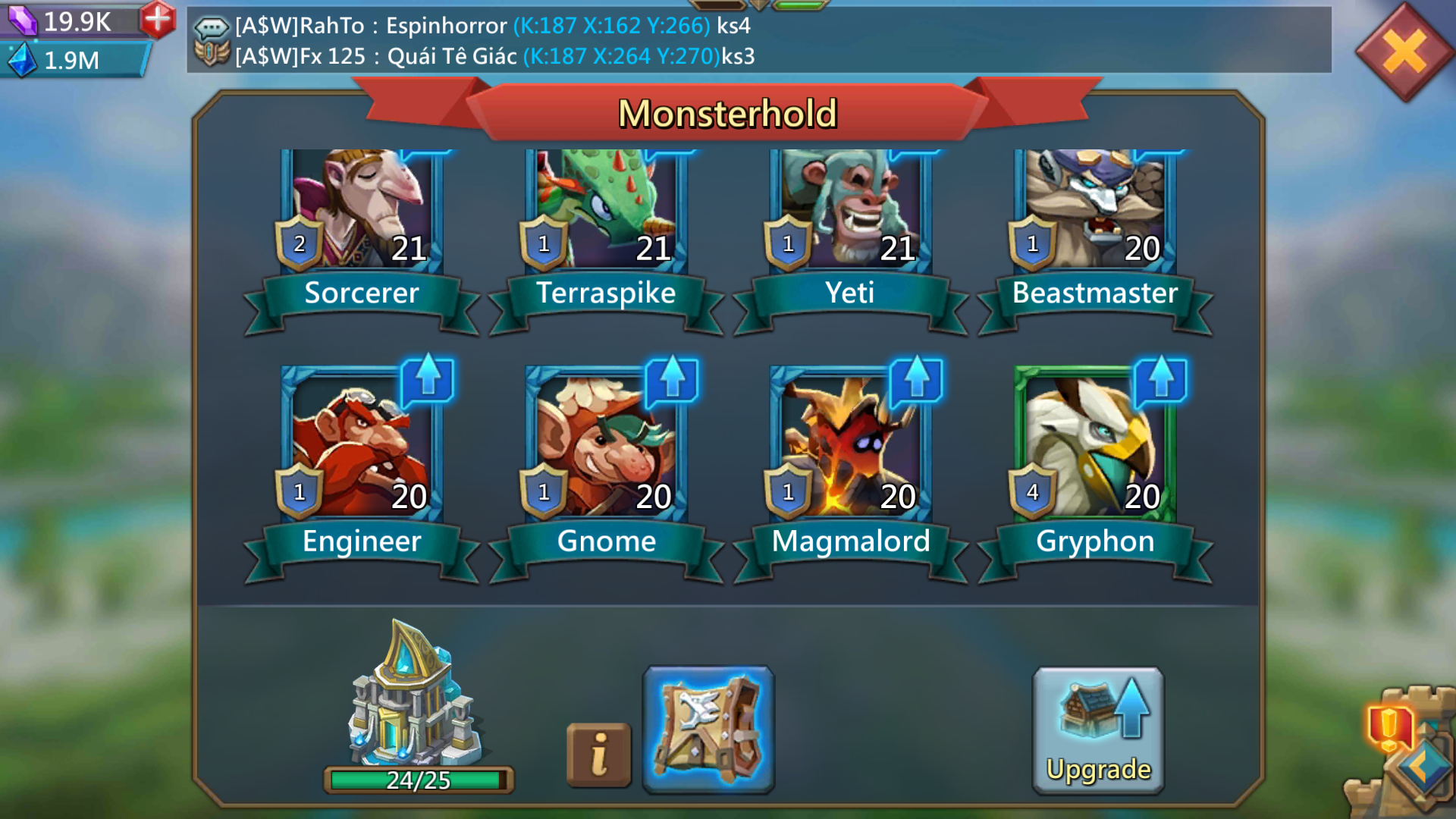1456x819 pixels.
Task: Open the chat message bar
Action: [x=758, y=40]
